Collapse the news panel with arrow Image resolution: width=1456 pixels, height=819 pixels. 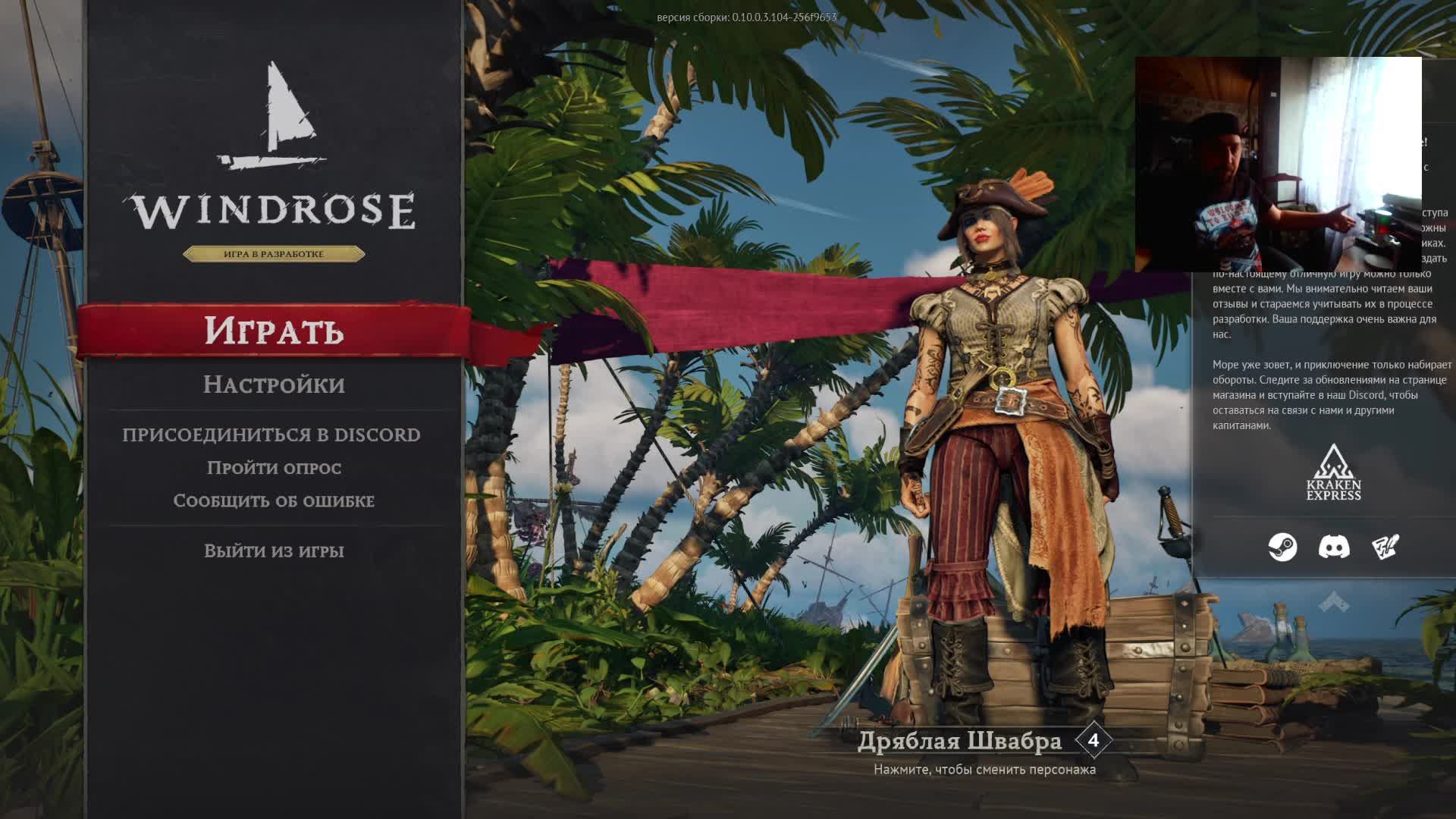pos(1334,603)
